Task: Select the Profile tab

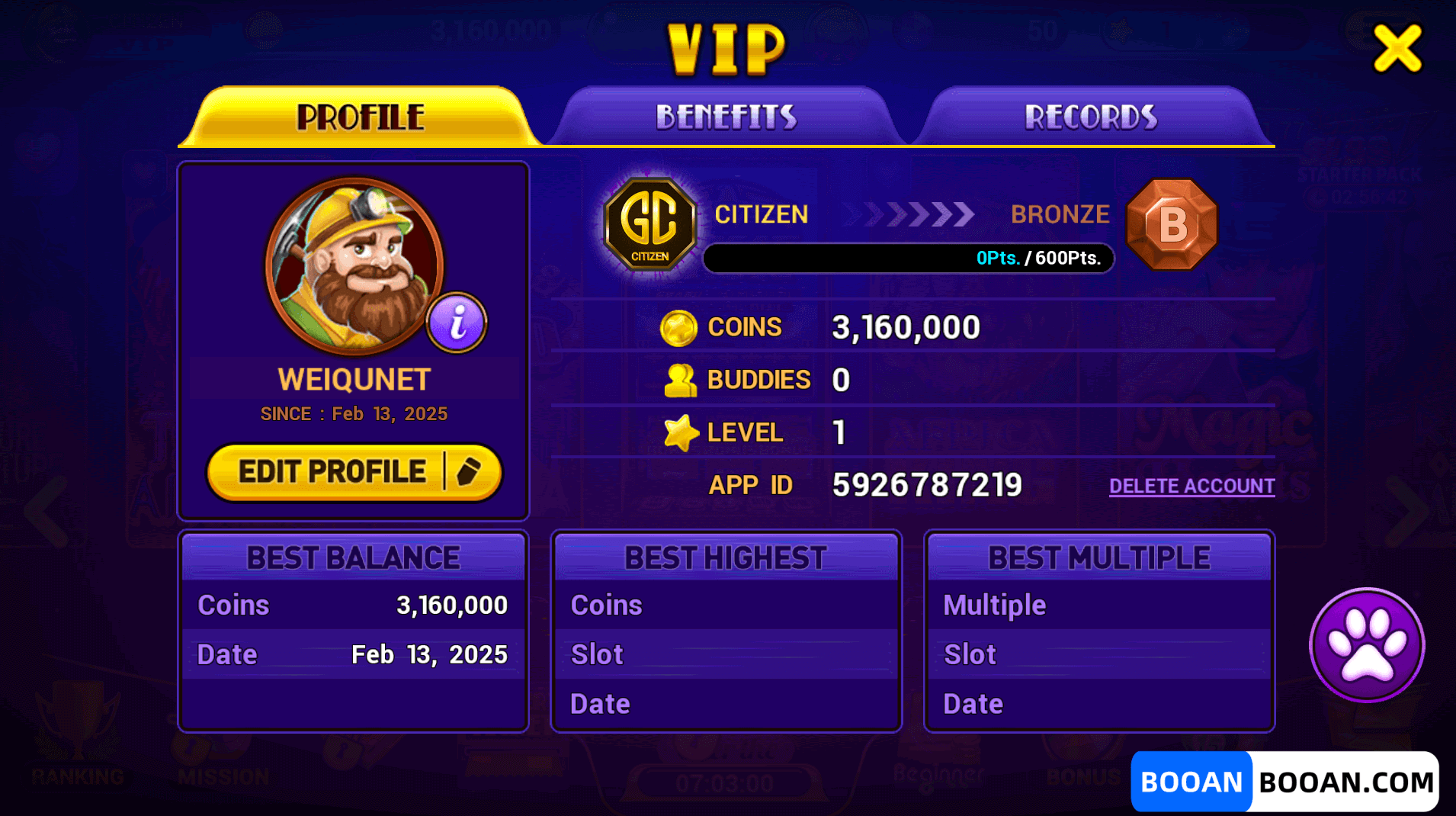Action: pos(361,117)
